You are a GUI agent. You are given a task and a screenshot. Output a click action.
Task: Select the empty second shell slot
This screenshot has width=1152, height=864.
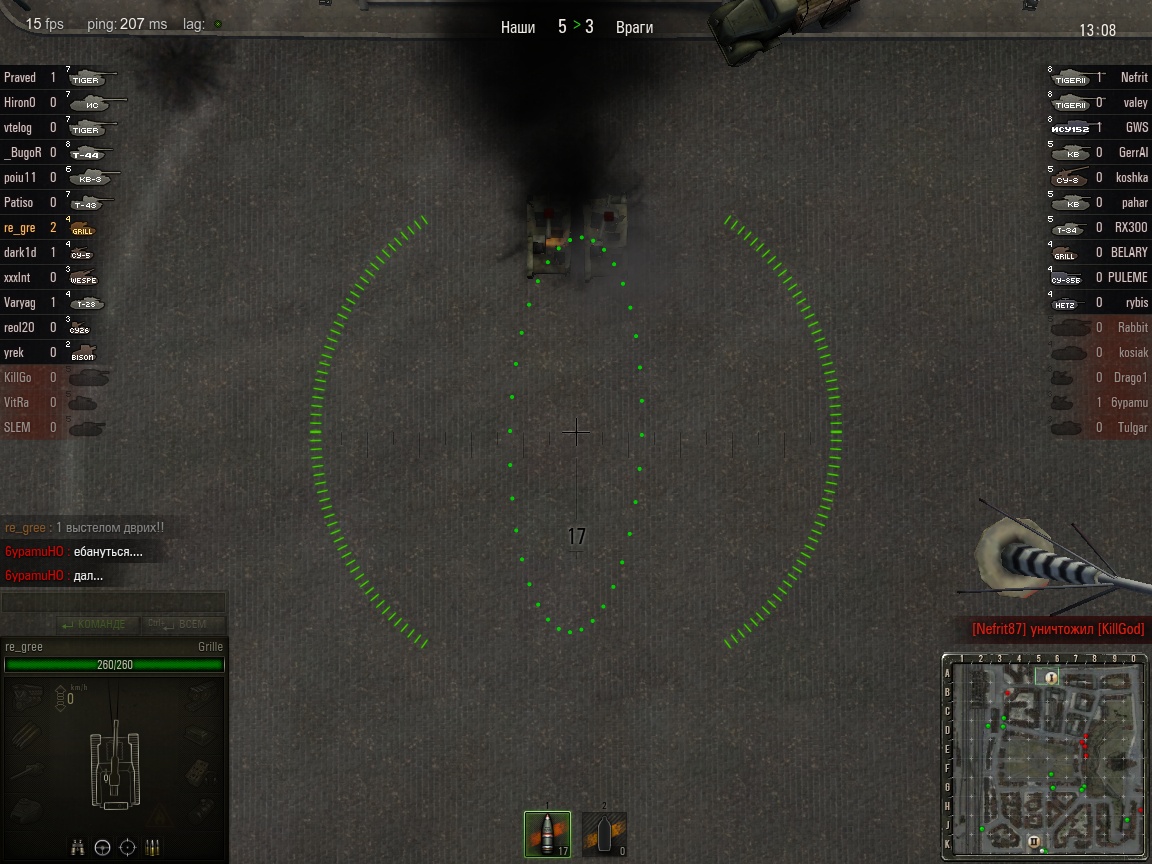(x=604, y=834)
